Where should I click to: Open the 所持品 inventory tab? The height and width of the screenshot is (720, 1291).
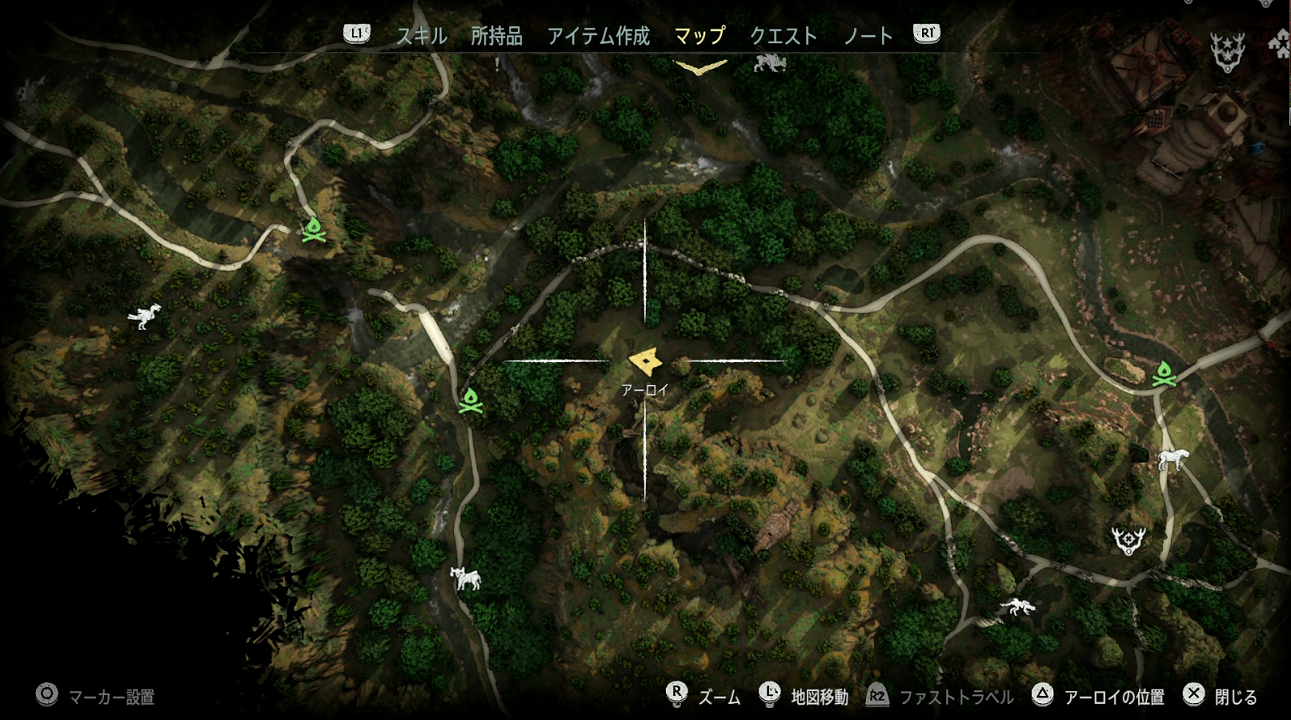click(x=496, y=36)
